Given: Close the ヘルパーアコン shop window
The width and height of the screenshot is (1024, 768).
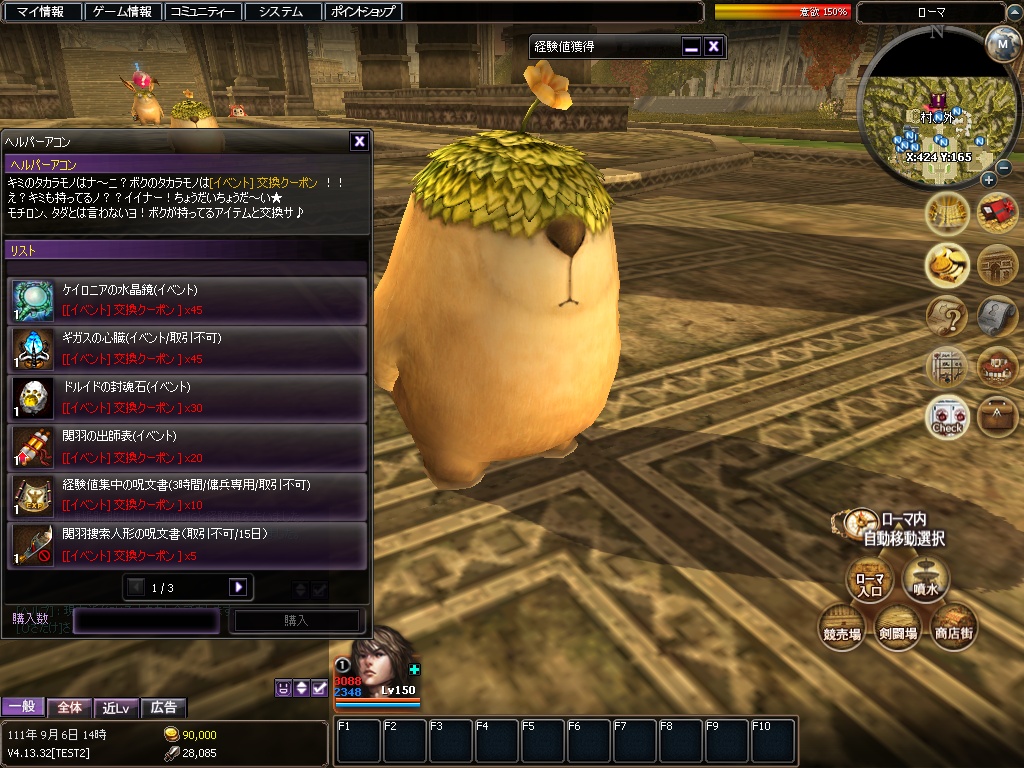Looking at the screenshot, I should coord(359,142).
